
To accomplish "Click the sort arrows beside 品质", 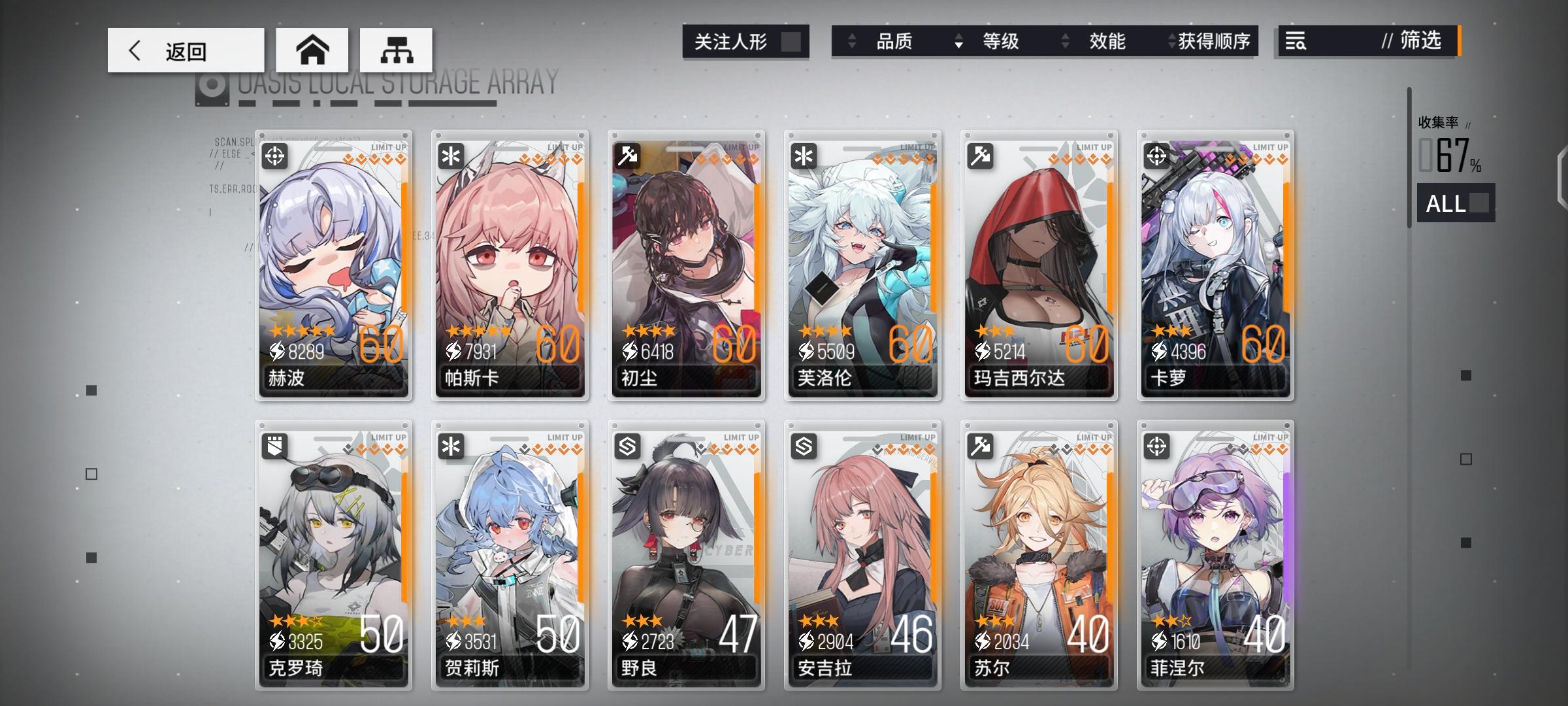I will [x=851, y=42].
